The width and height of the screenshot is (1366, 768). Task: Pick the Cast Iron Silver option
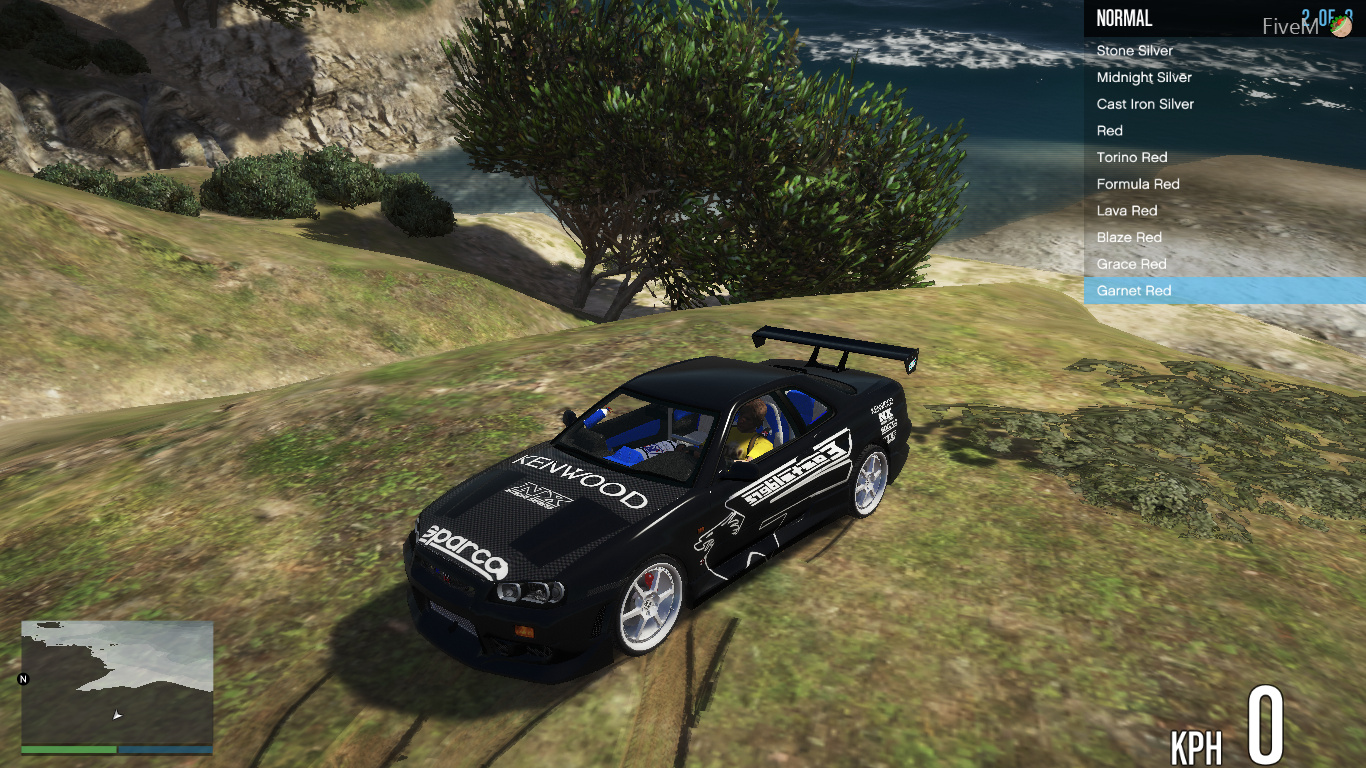pos(1145,104)
